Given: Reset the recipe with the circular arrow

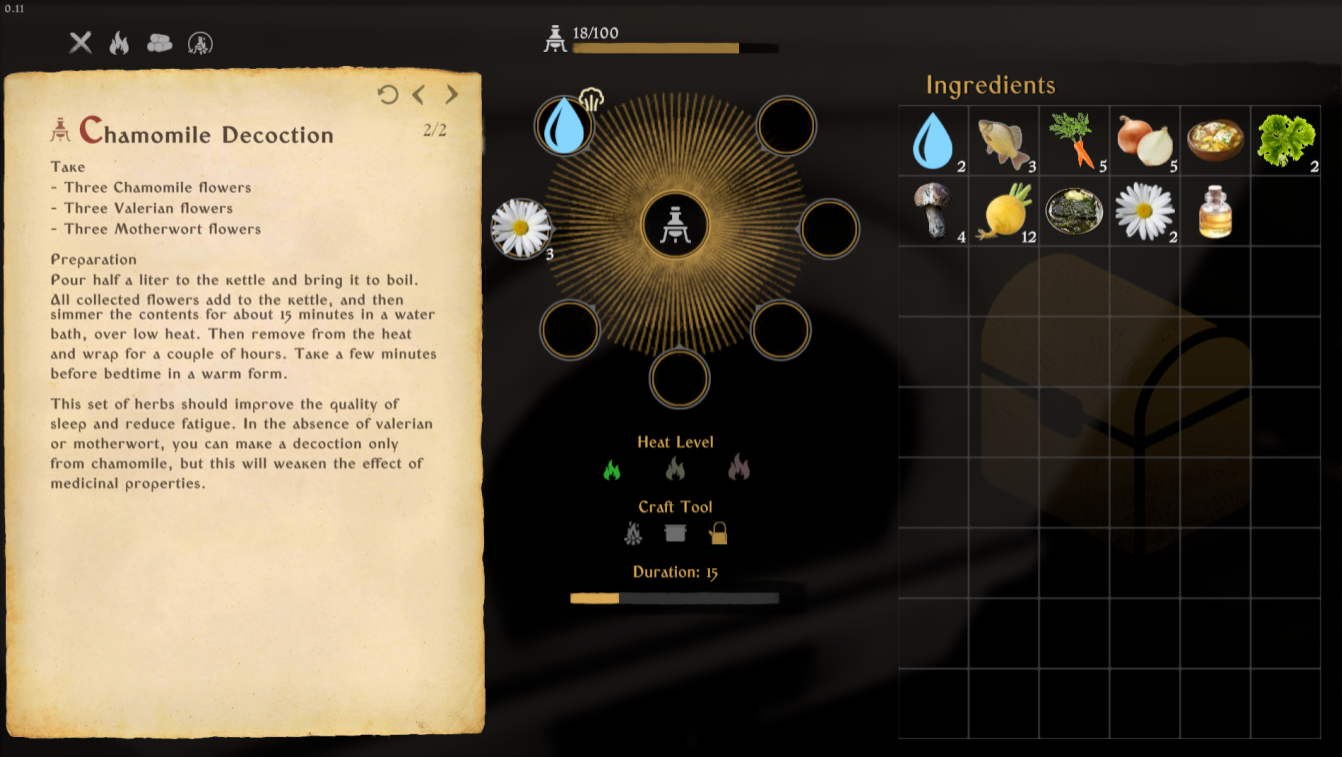Looking at the screenshot, I should pyautogui.click(x=388, y=94).
